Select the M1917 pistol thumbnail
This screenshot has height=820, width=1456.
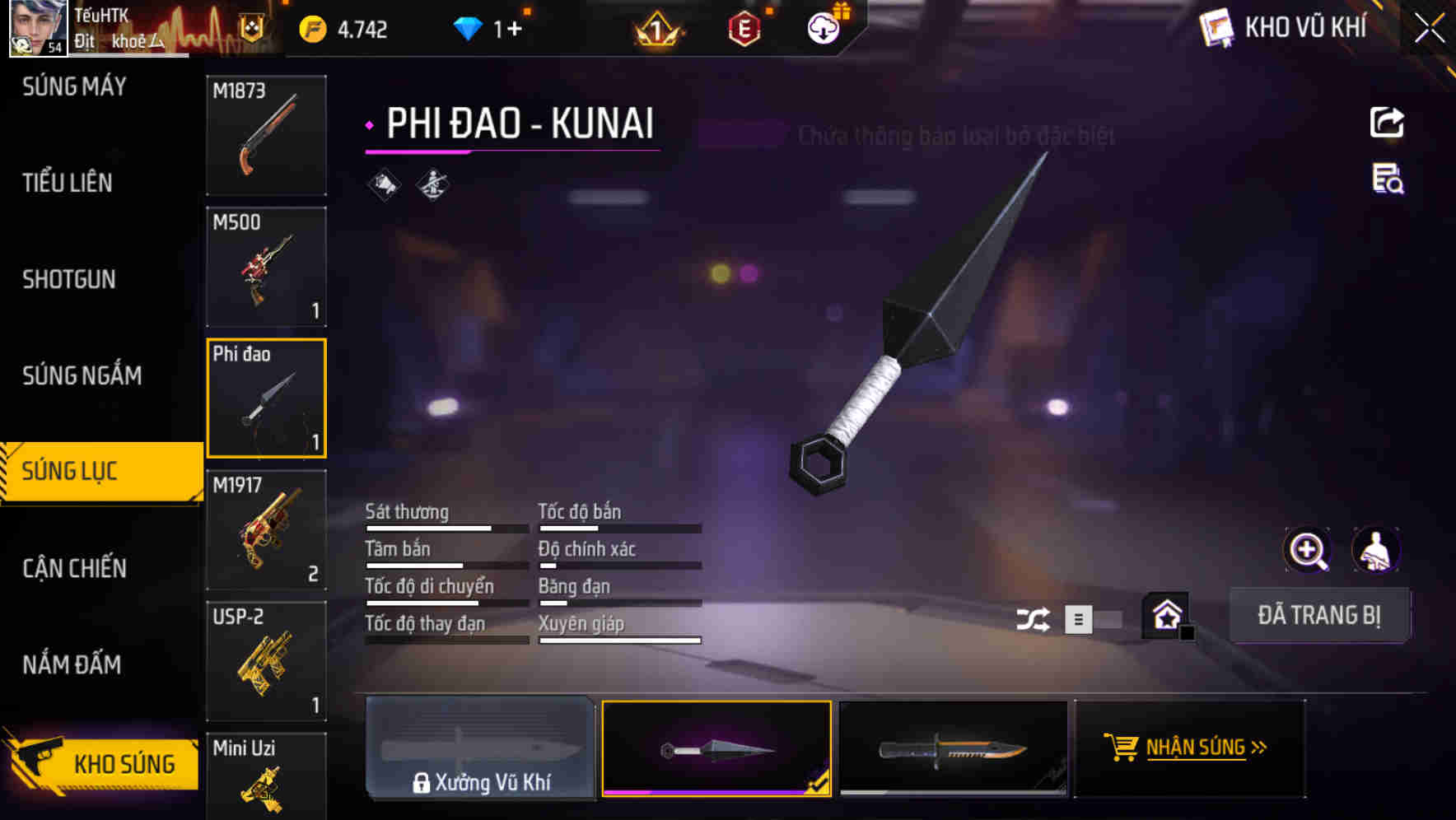pyautogui.click(x=266, y=529)
